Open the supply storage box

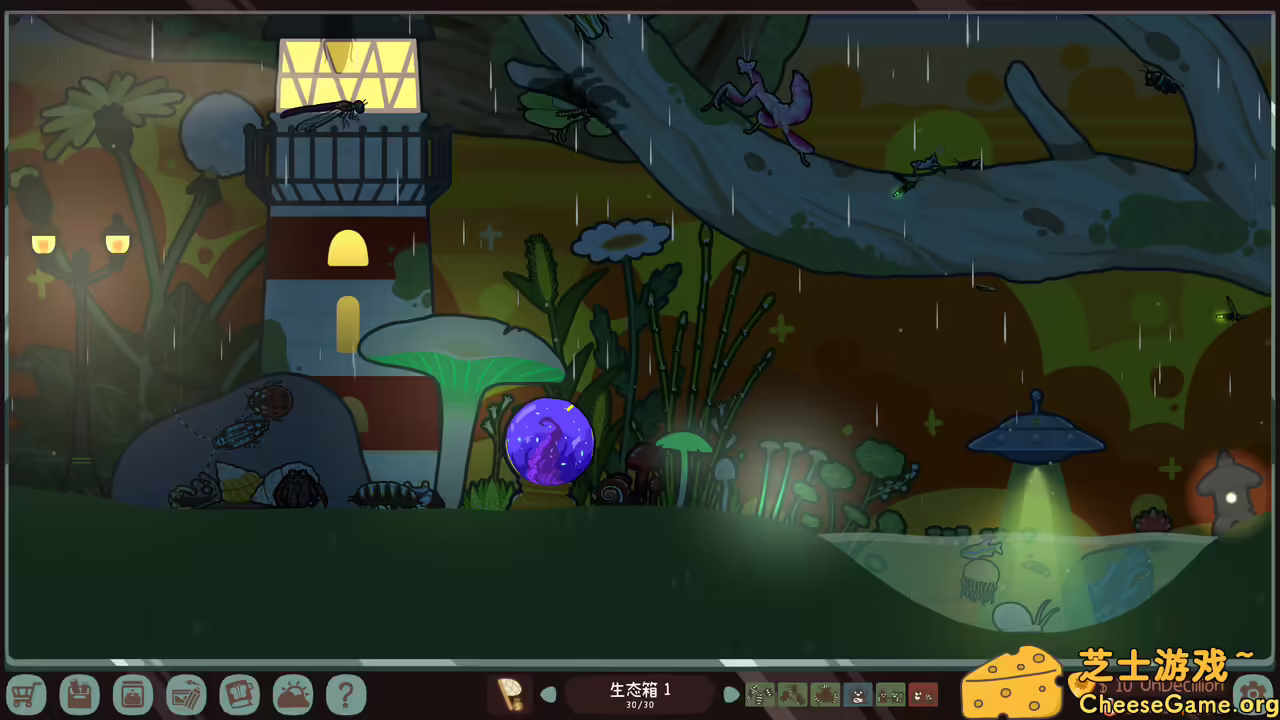(80, 694)
